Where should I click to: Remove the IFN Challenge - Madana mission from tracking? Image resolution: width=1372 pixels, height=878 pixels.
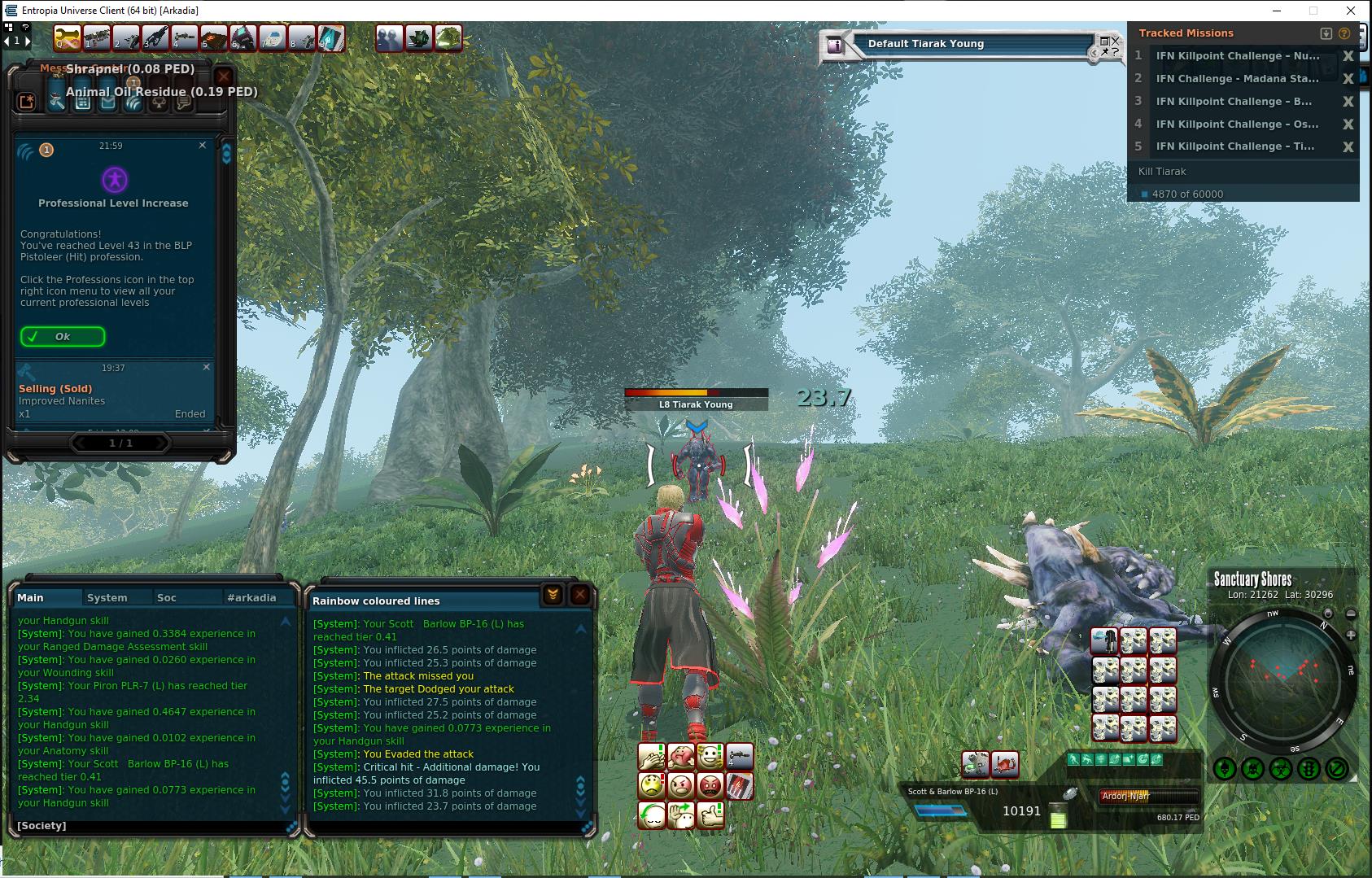1348,79
